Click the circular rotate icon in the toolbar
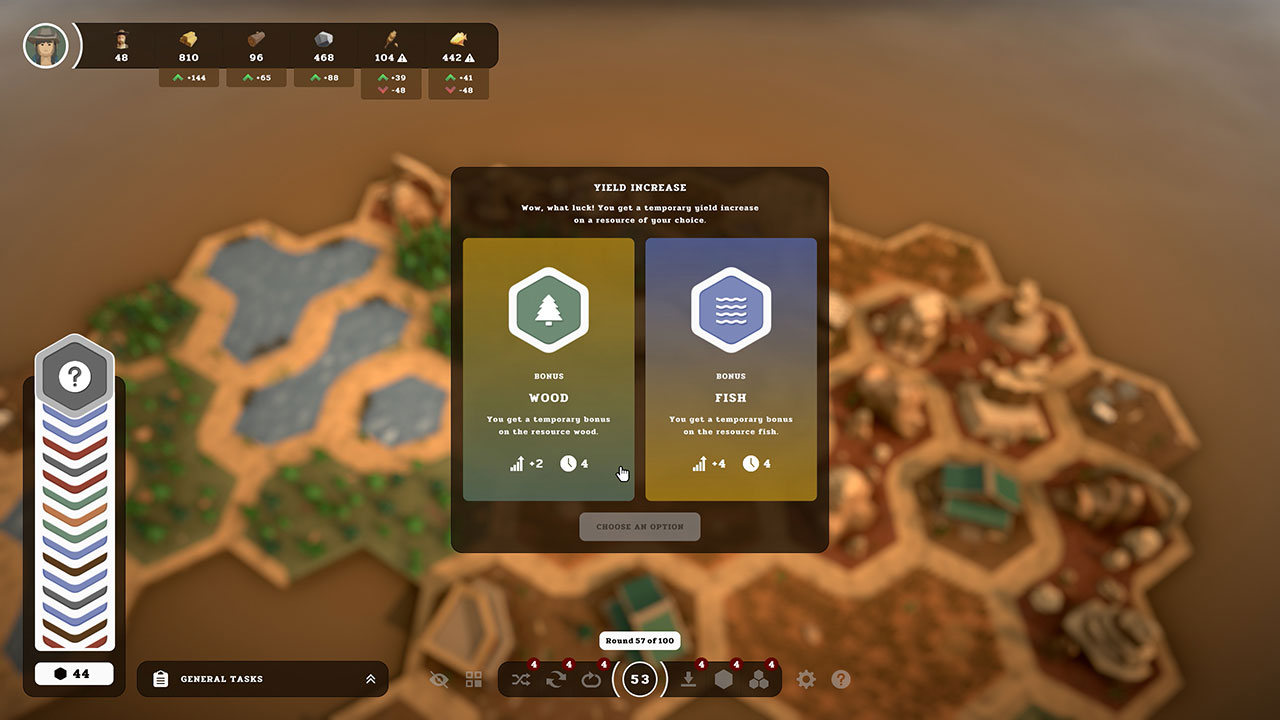Image resolution: width=1280 pixels, height=720 pixels. point(591,679)
